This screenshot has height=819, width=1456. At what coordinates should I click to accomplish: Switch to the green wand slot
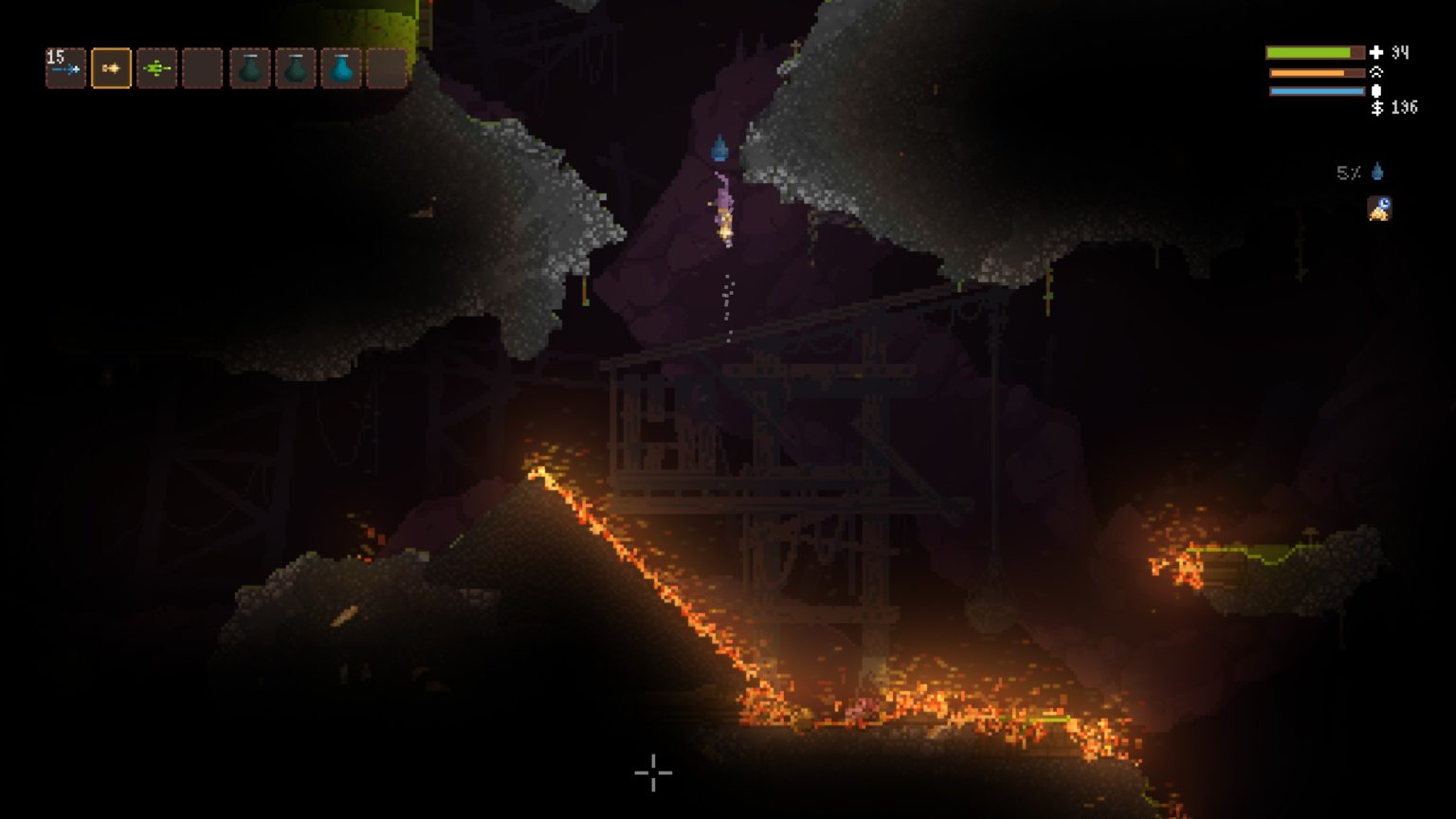point(156,68)
